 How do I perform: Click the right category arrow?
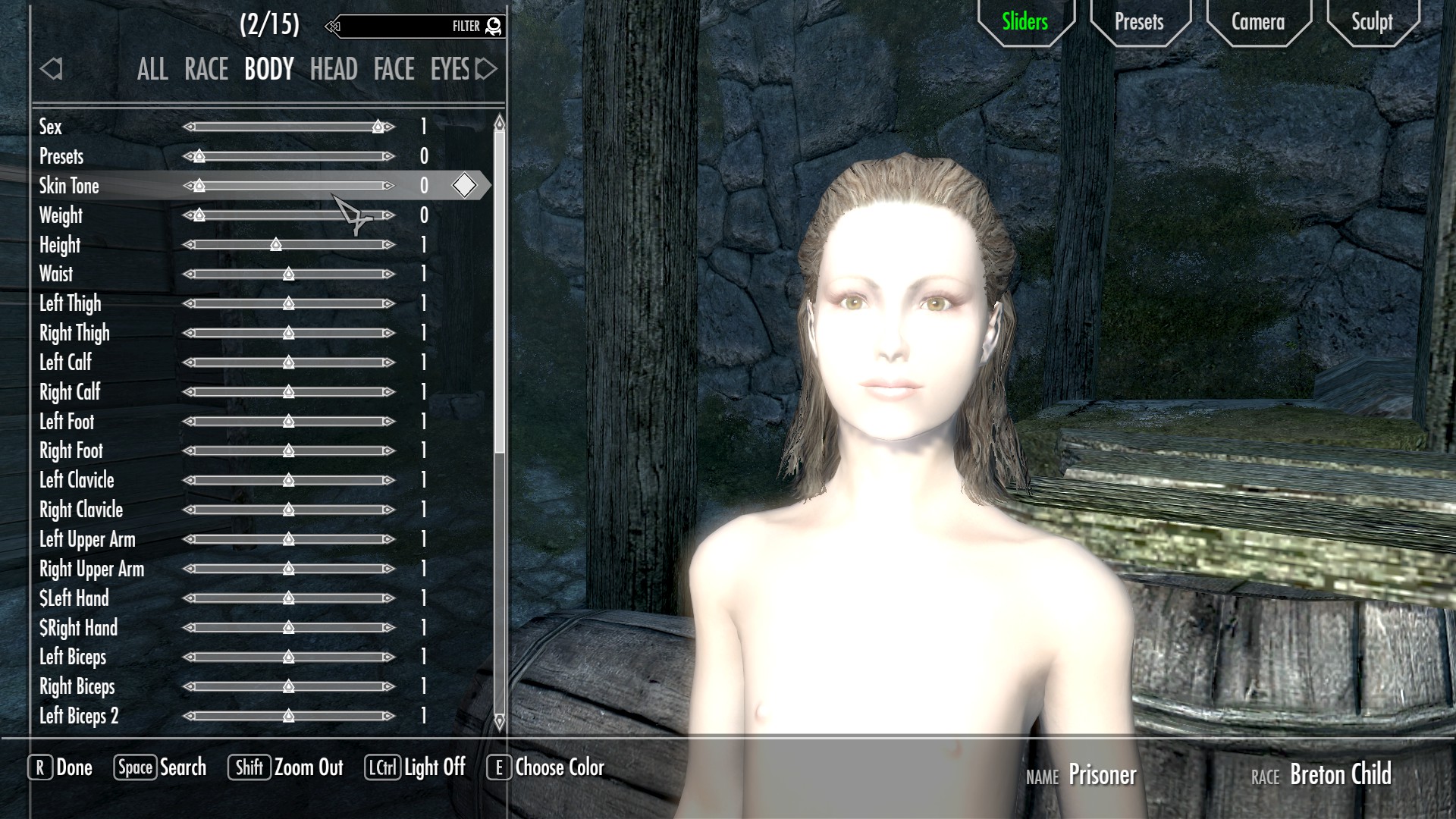point(486,70)
